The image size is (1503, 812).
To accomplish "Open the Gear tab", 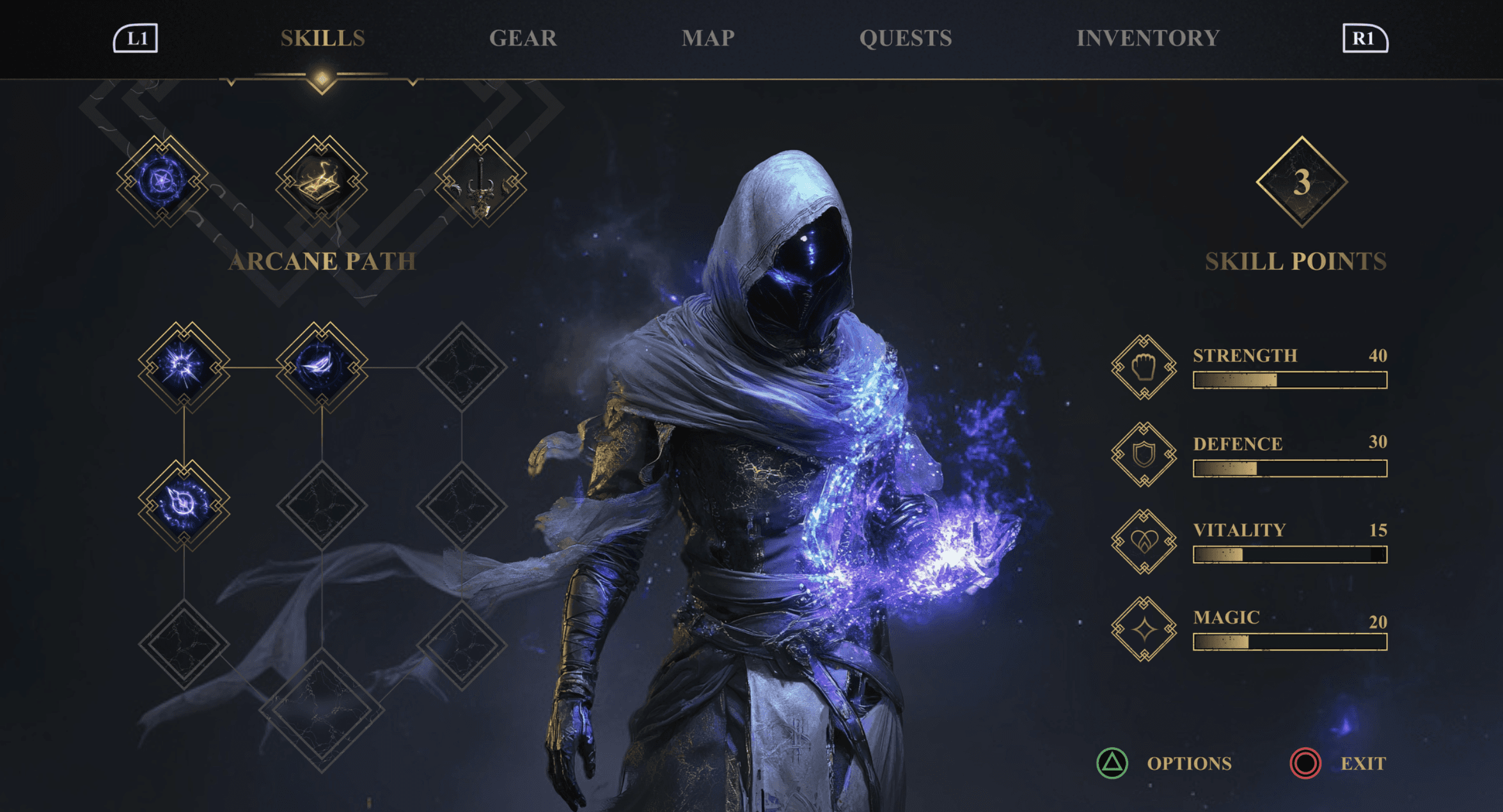I will click(523, 38).
